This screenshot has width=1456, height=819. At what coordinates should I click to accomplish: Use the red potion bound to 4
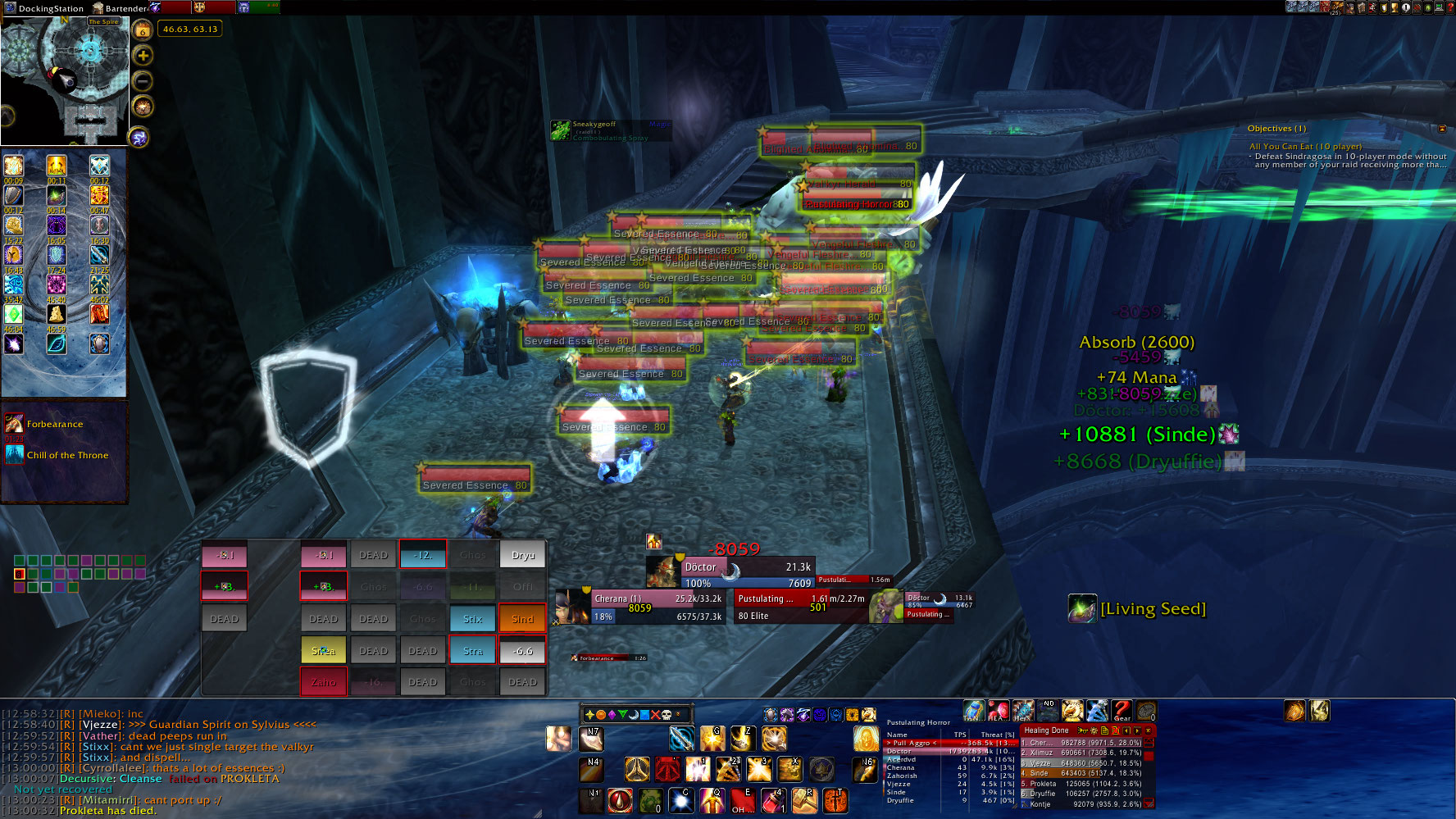[x=772, y=799]
